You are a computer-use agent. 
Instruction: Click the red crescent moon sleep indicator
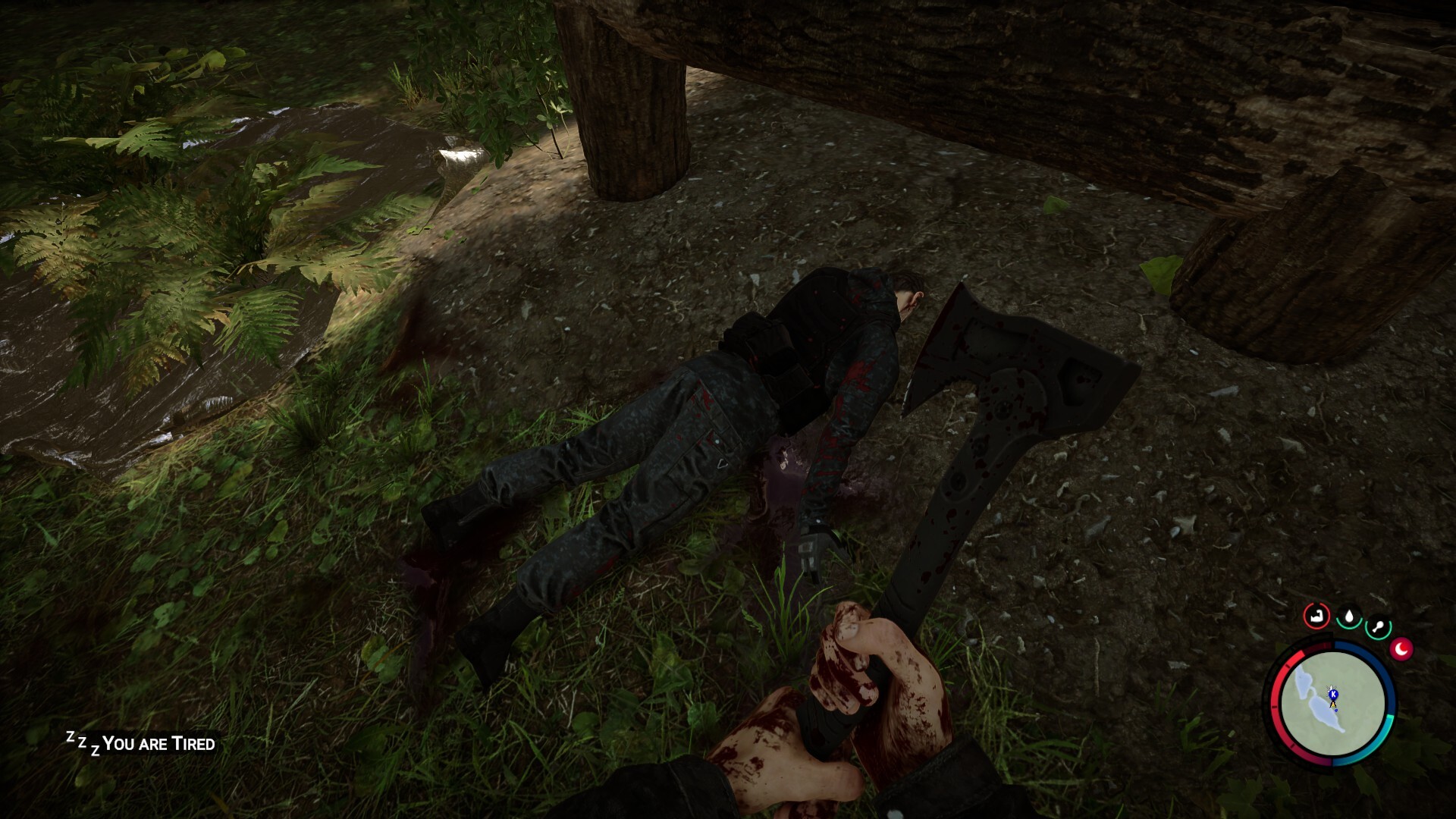[1401, 649]
